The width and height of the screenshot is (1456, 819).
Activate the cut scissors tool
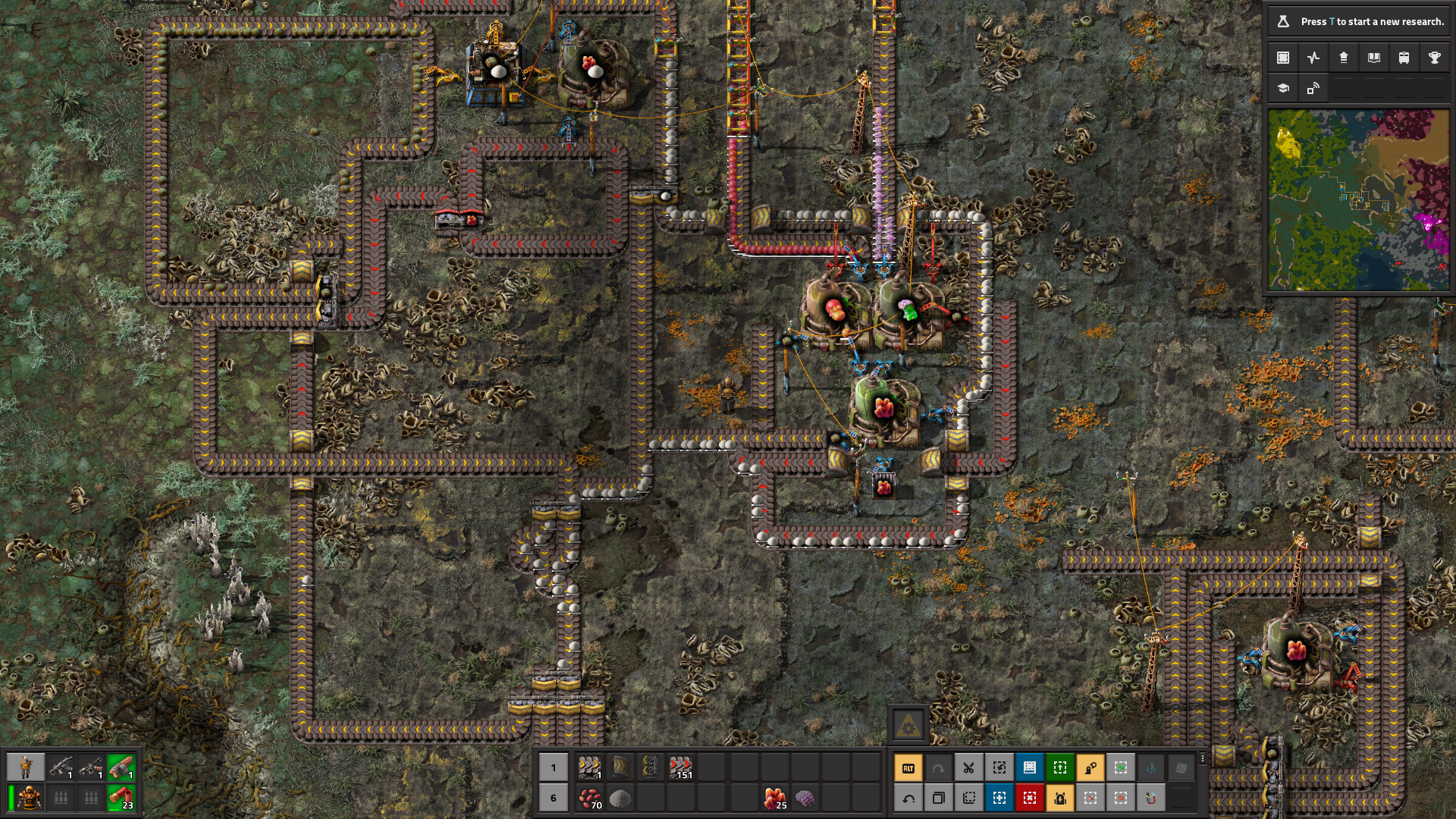[968, 768]
